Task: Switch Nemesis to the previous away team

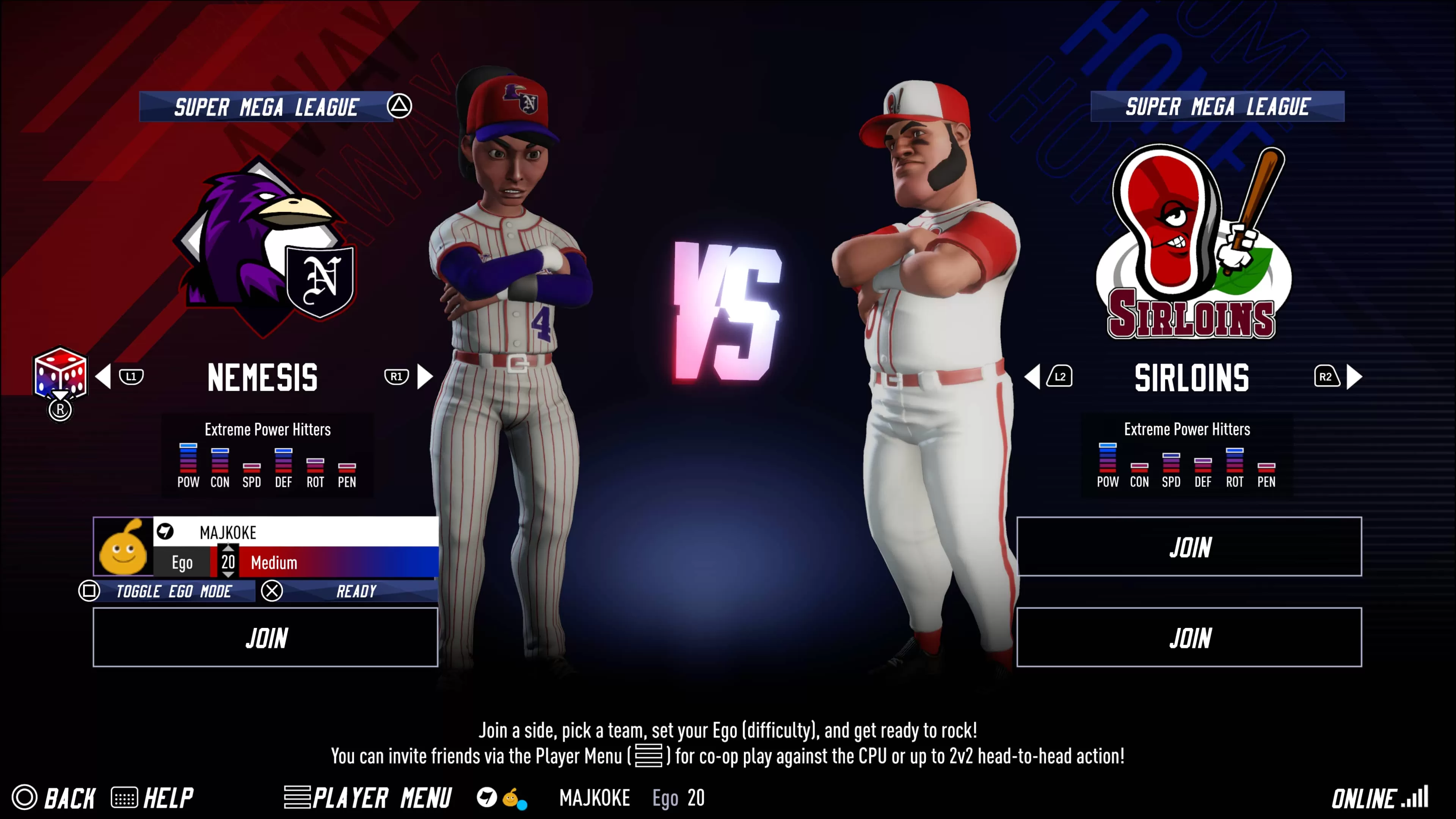Action: click(x=104, y=377)
